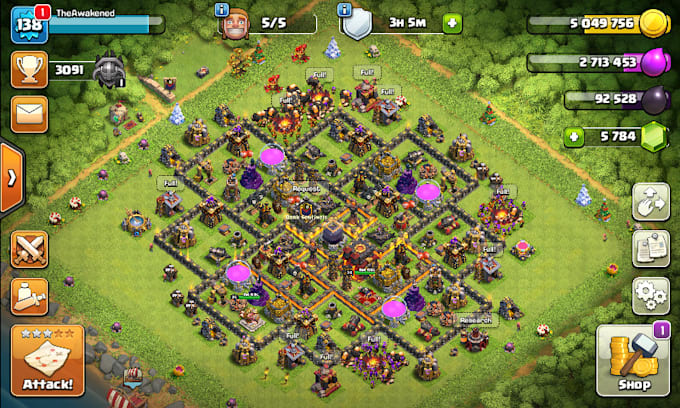Screen dimensions: 680x408
Task: Expand the chat panel arrow tab
Action: click(x=11, y=178)
